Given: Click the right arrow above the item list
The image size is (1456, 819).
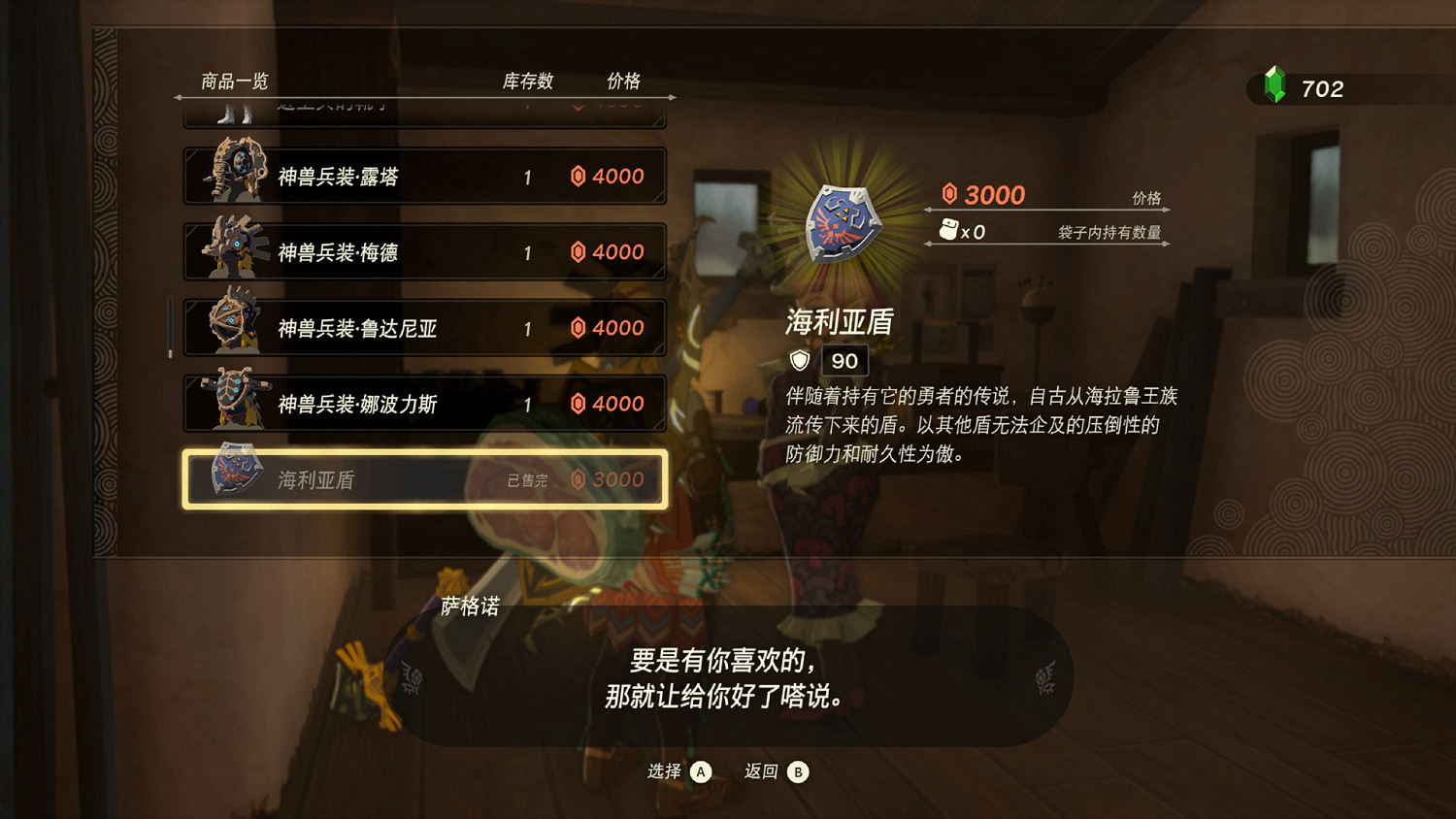Looking at the screenshot, I should point(672,98).
